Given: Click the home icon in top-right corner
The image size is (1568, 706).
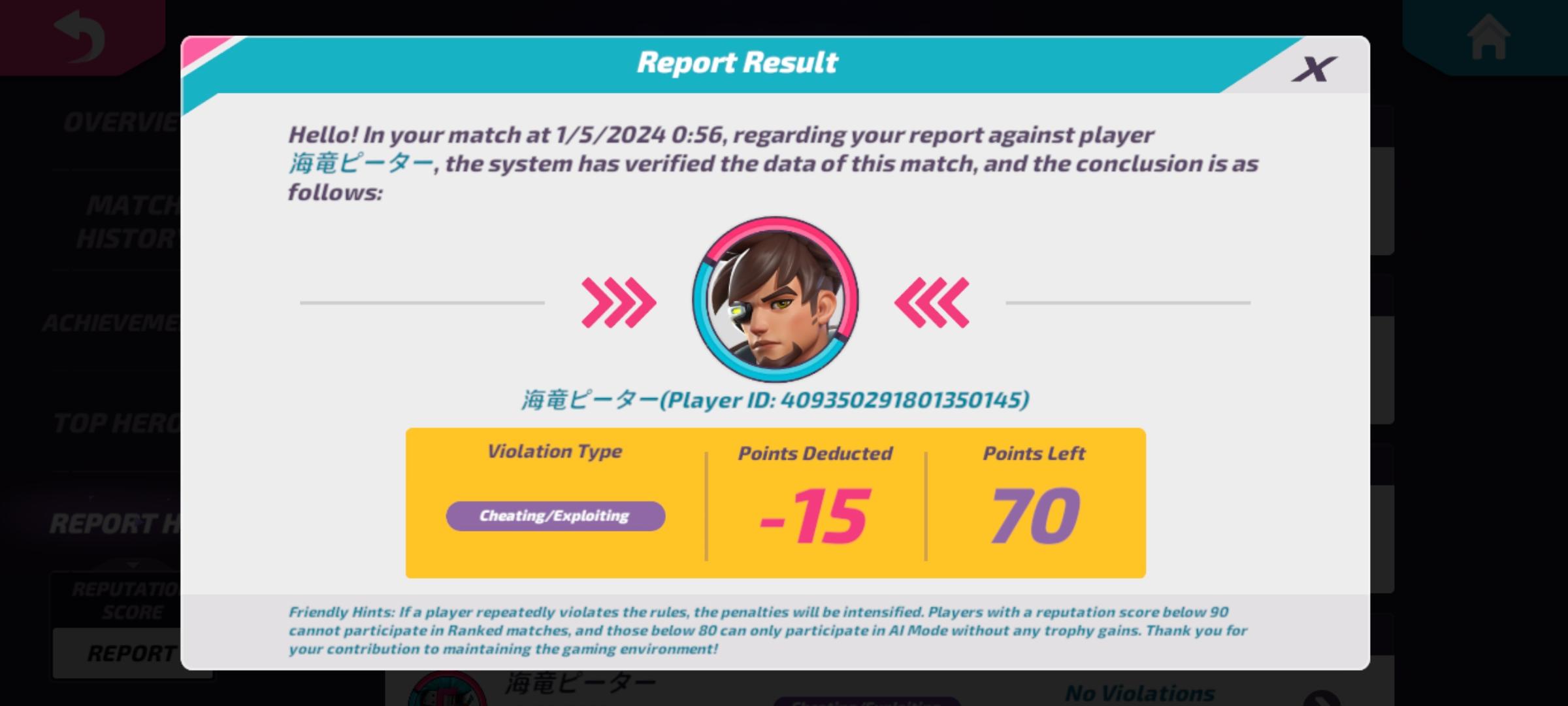Looking at the screenshot, I should coord(1490,36).
